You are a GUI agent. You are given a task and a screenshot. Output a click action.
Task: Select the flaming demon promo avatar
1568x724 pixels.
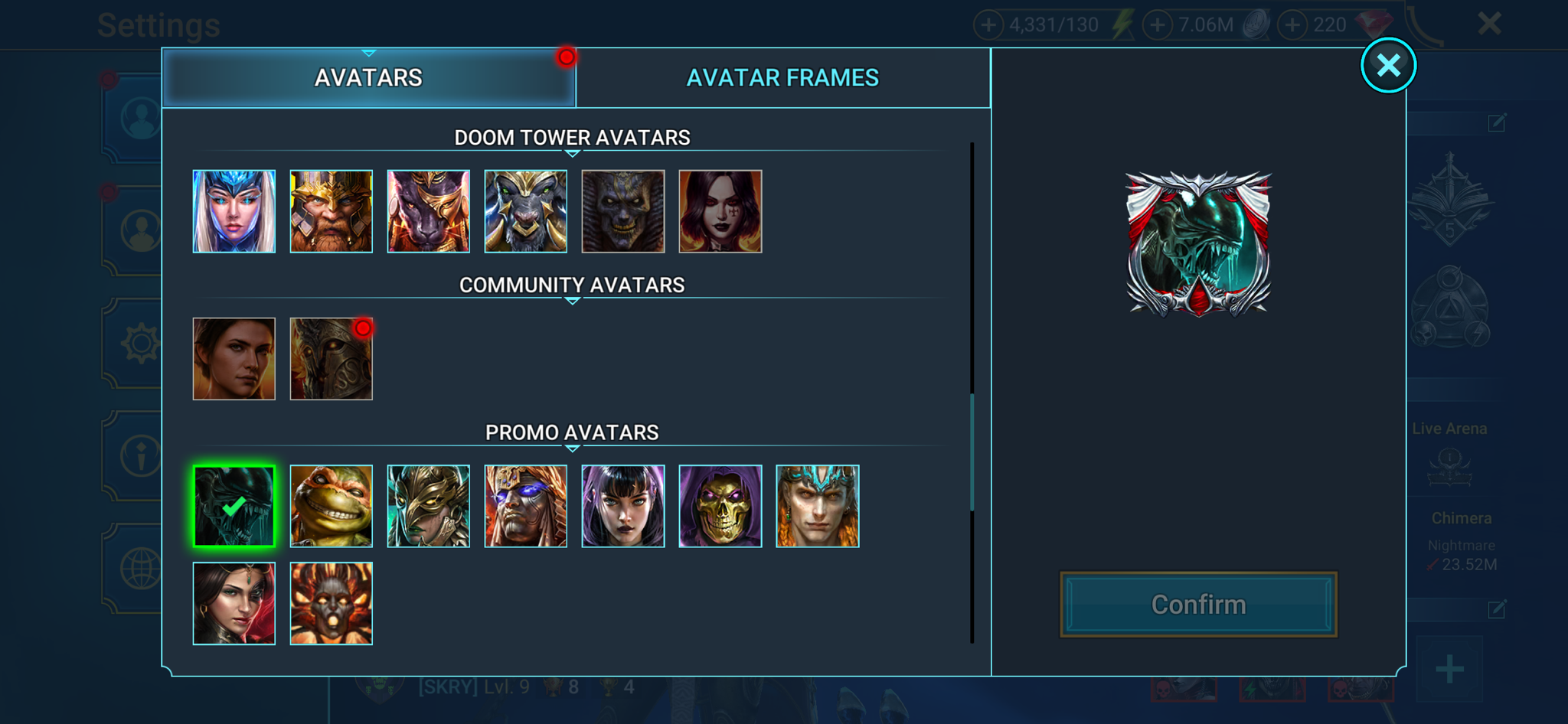(331, 604)
